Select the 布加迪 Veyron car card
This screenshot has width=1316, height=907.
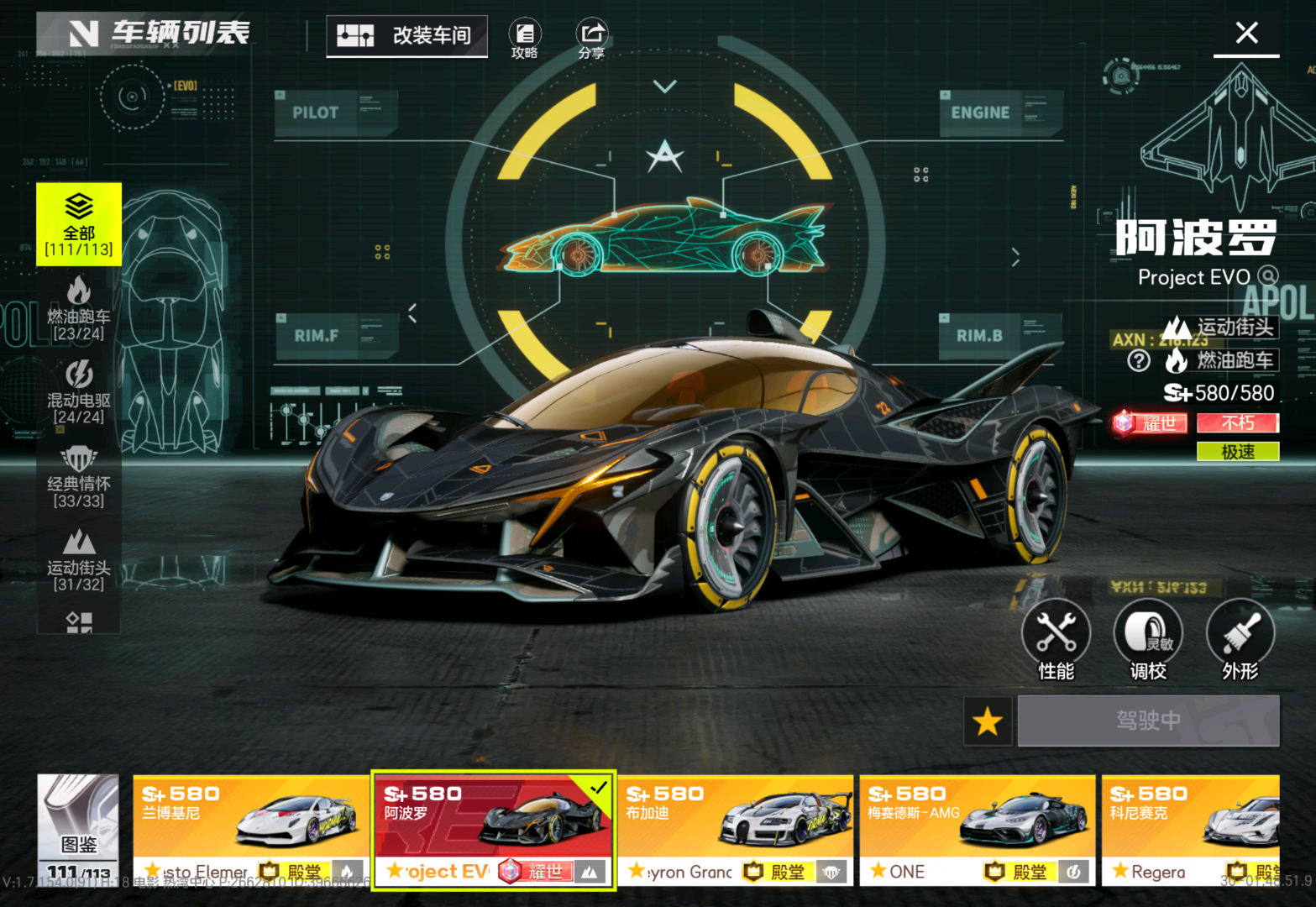735,830
